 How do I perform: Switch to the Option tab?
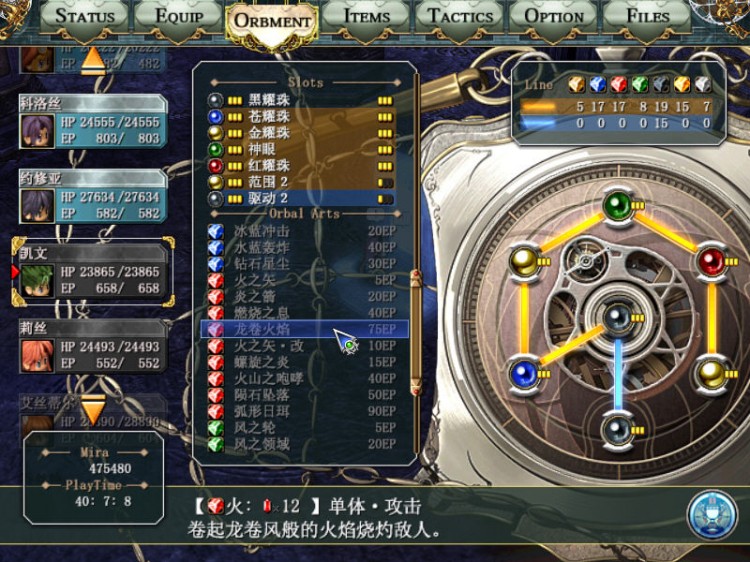[x=554, y=16]
